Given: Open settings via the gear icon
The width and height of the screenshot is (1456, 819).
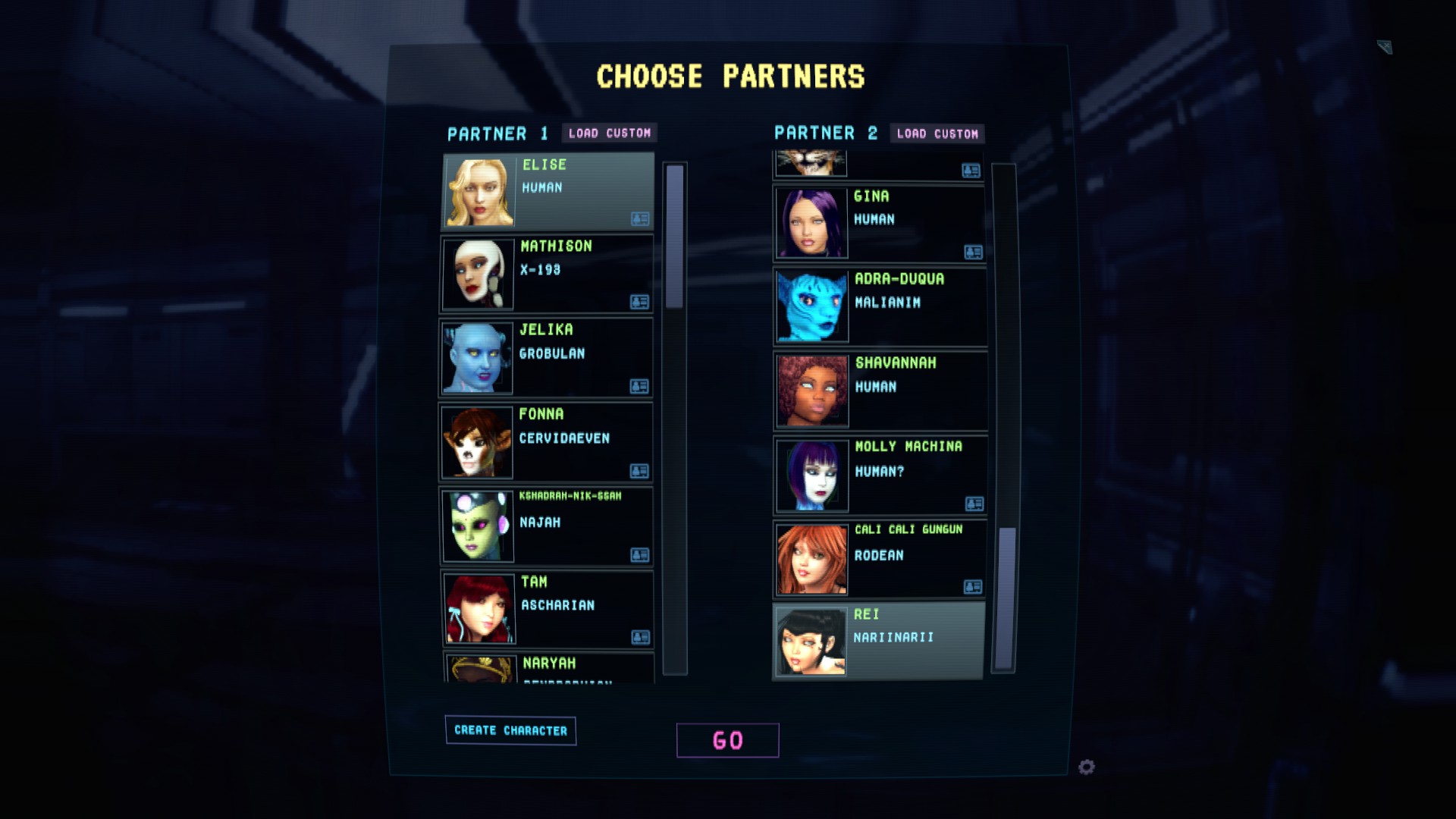Looking at the screenshot, I should click(x=1087, y=767).
